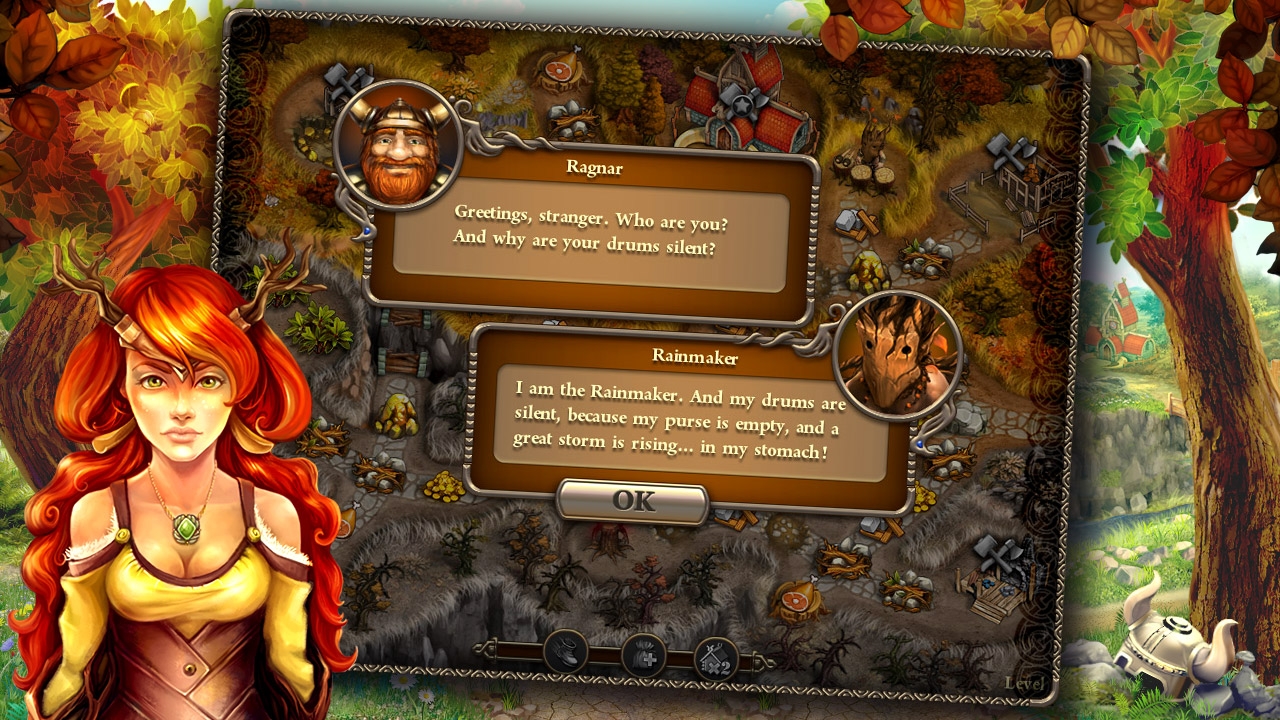Image resolution: width=1280 pixels, height=720 pixels.
Task: Activate the winged boot speed bonus
Action: pos(566,654)
